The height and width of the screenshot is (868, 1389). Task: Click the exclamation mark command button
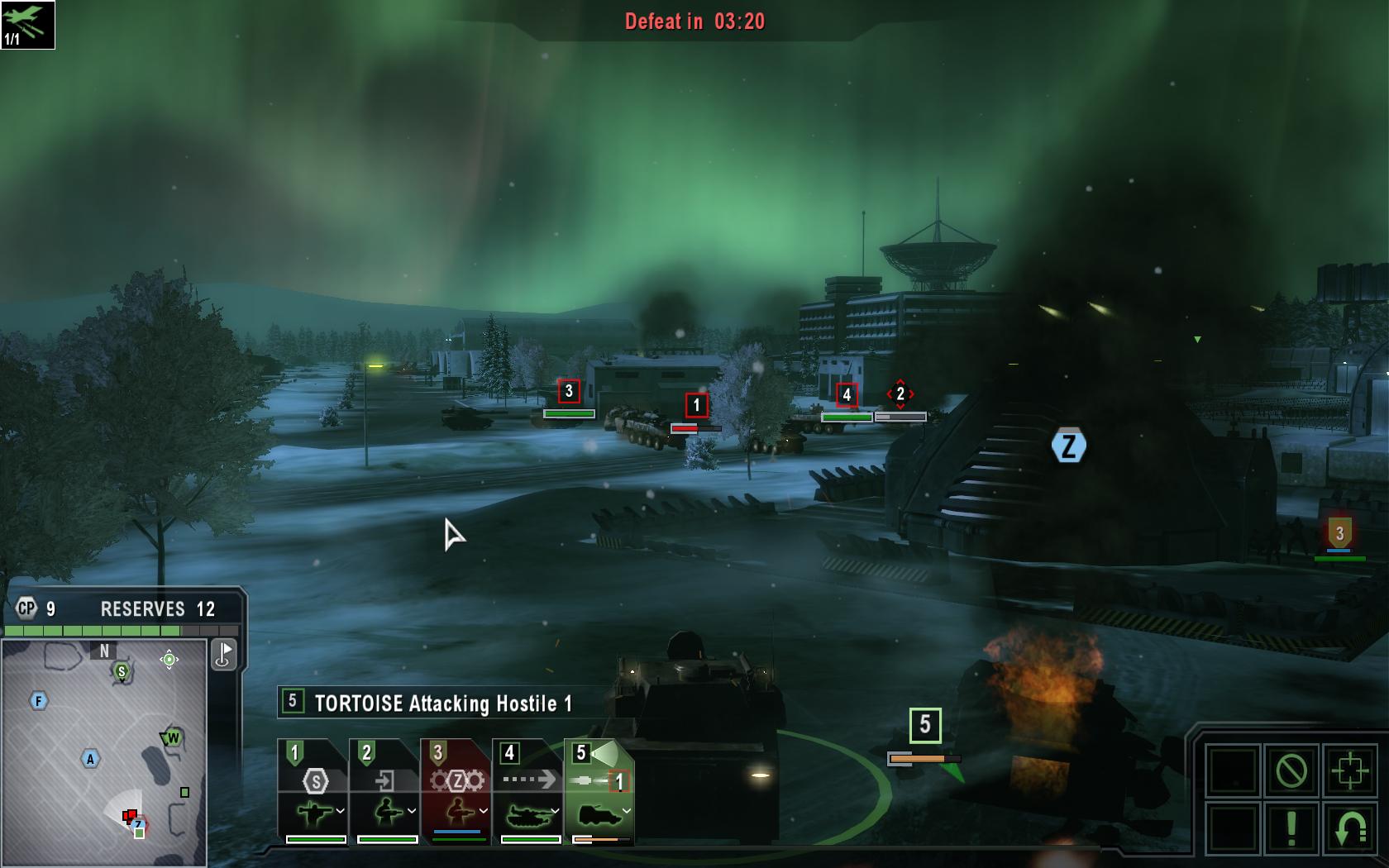pos(1291,828)
